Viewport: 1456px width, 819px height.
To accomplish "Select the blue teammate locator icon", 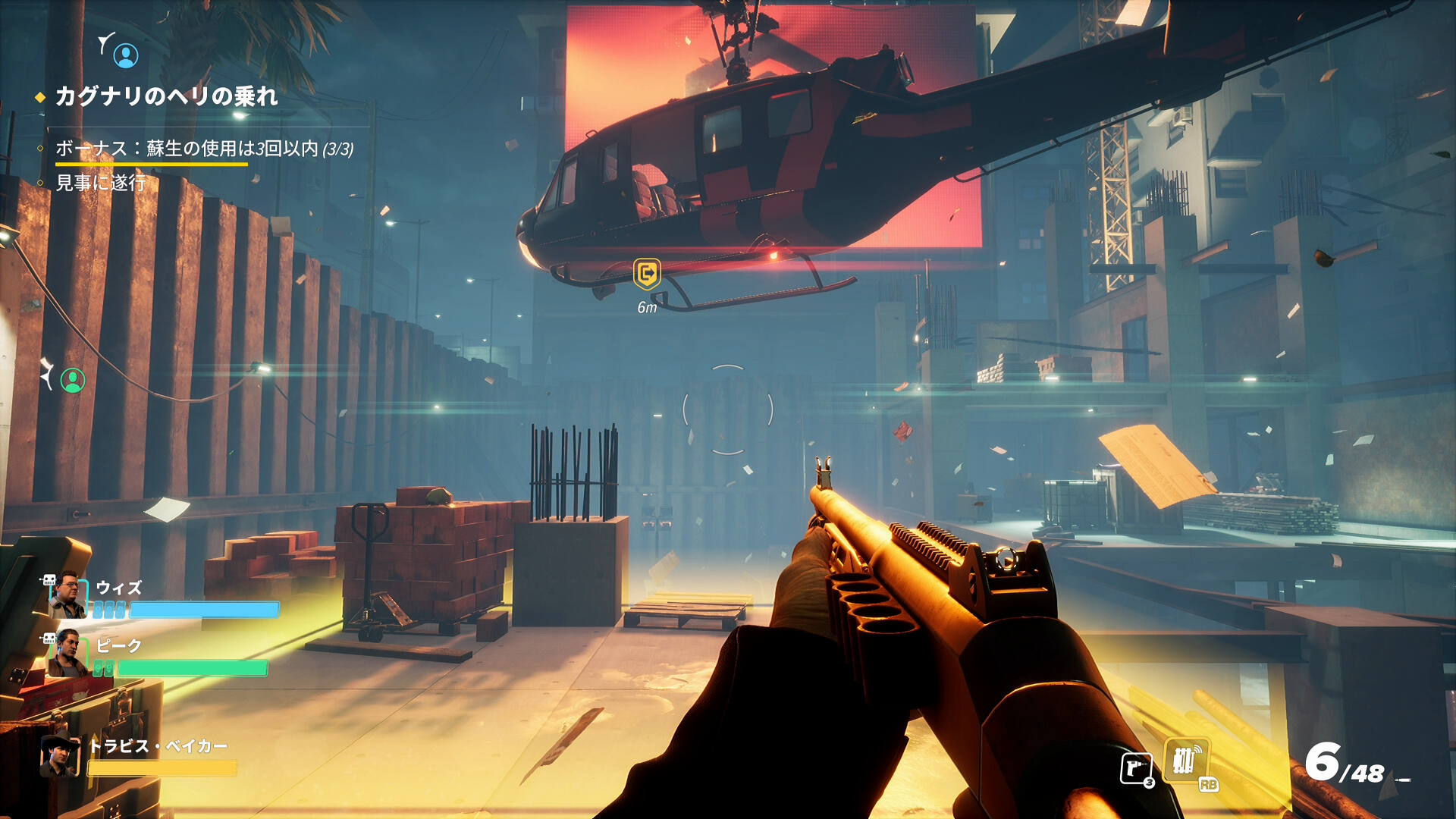I will 126,55.
